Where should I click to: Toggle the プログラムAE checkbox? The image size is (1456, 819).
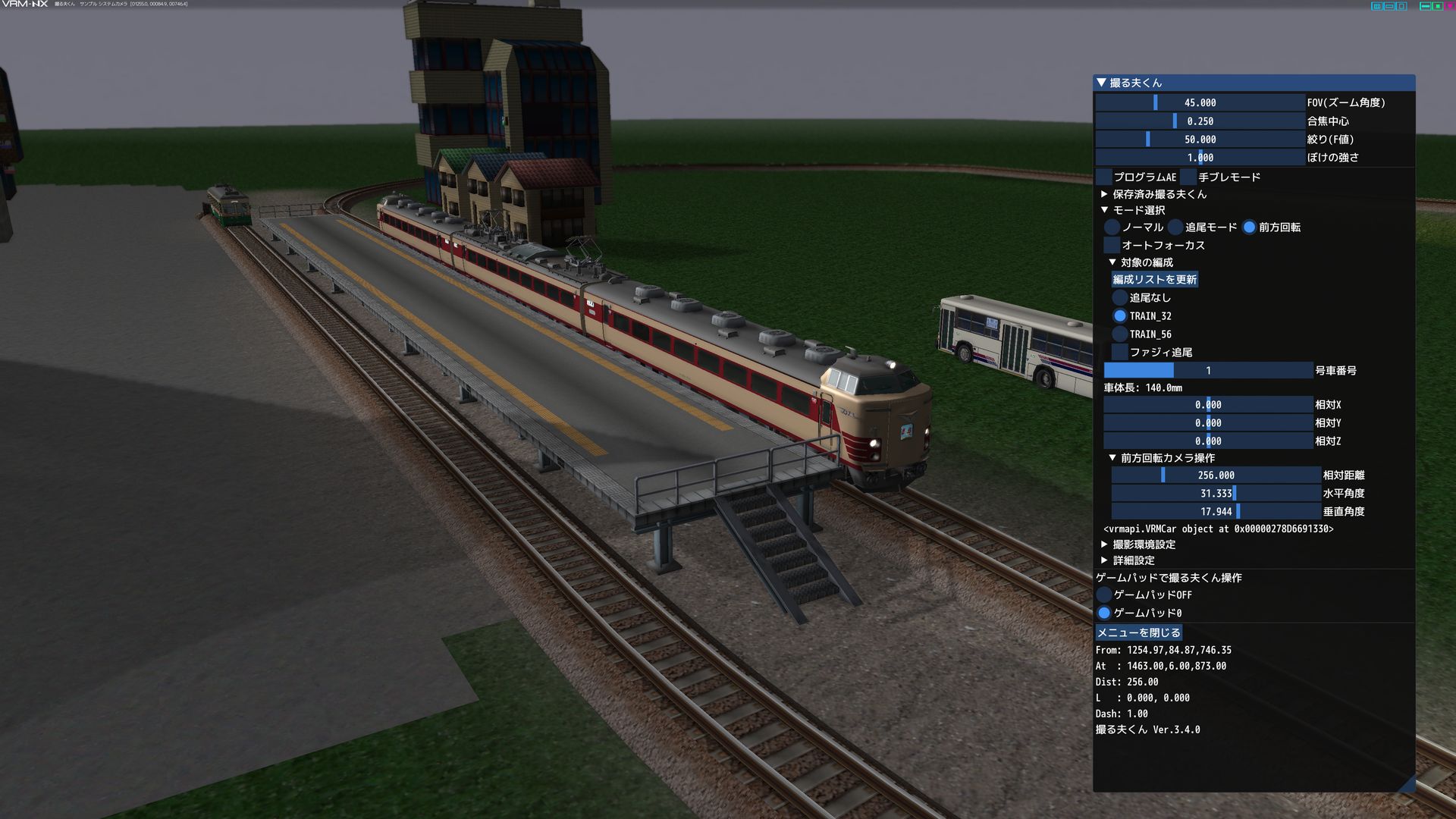[x=1104, y=177]
